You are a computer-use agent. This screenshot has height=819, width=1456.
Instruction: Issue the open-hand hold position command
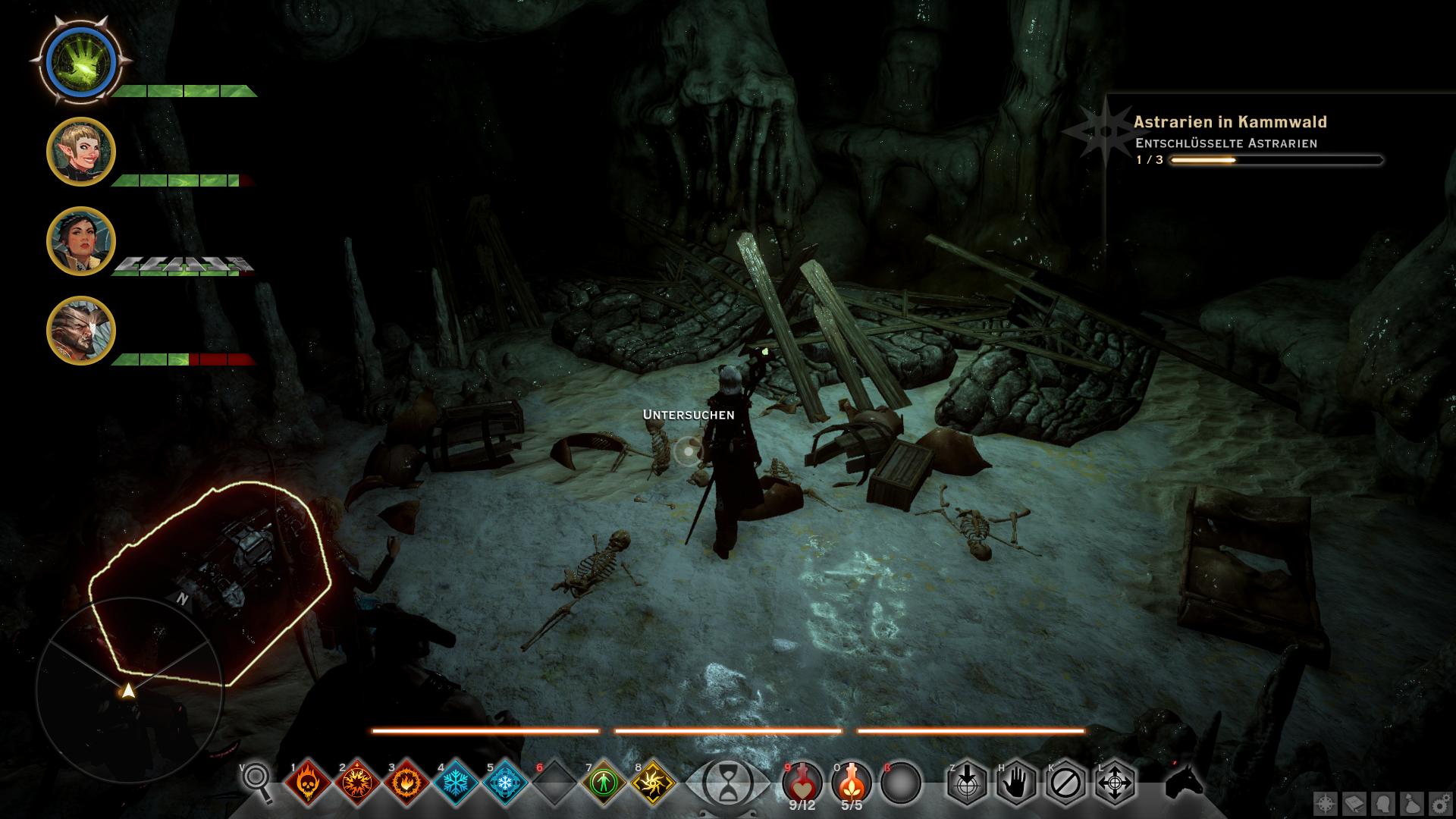(1015, 782)
